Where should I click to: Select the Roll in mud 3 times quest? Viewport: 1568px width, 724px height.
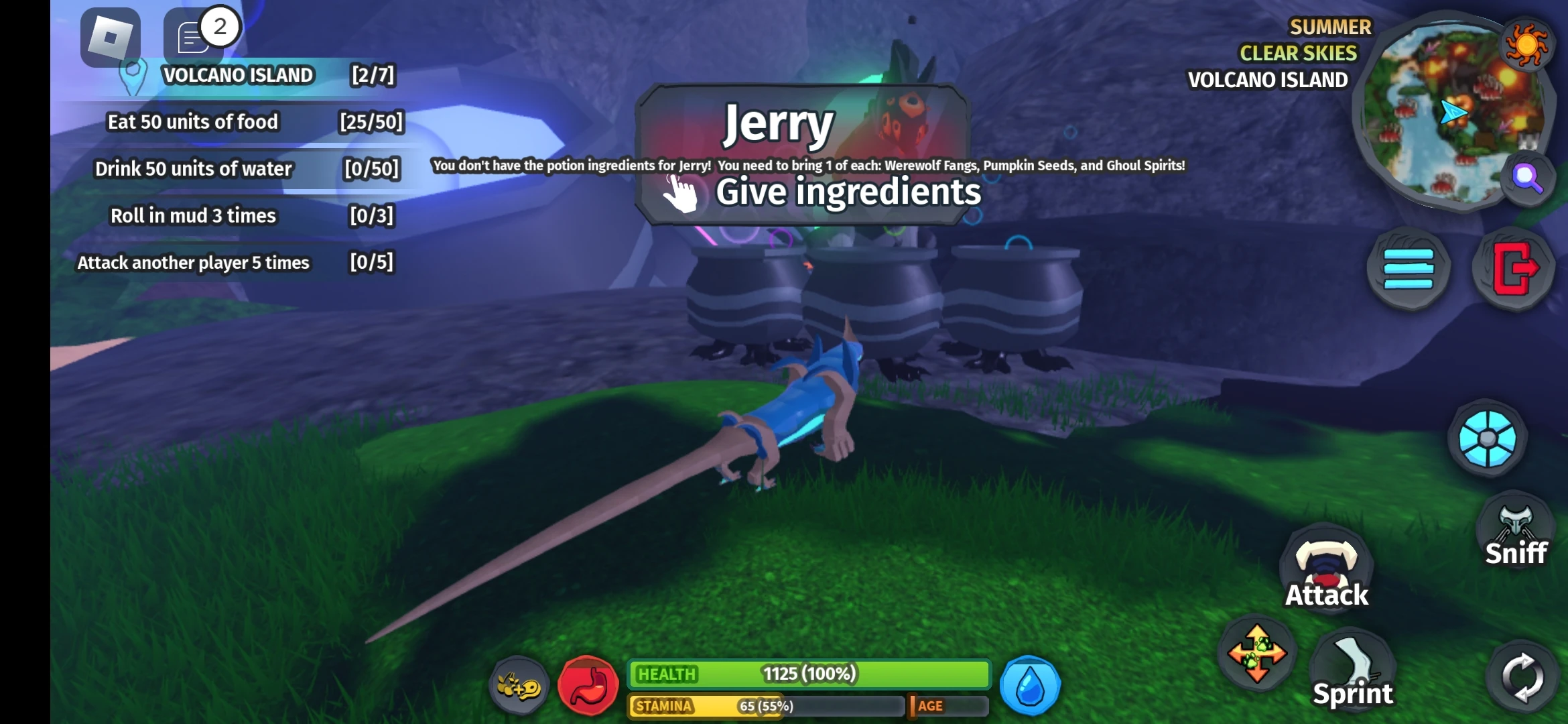(x=193, y=215)
